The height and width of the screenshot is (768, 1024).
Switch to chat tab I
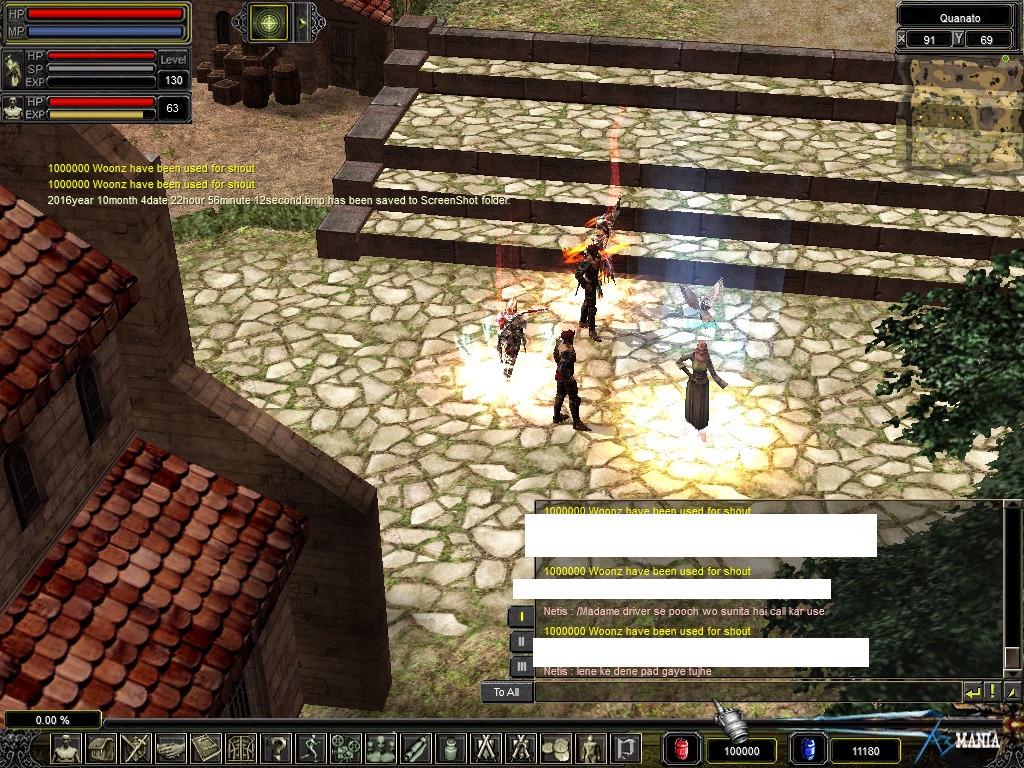pos(521,617)
